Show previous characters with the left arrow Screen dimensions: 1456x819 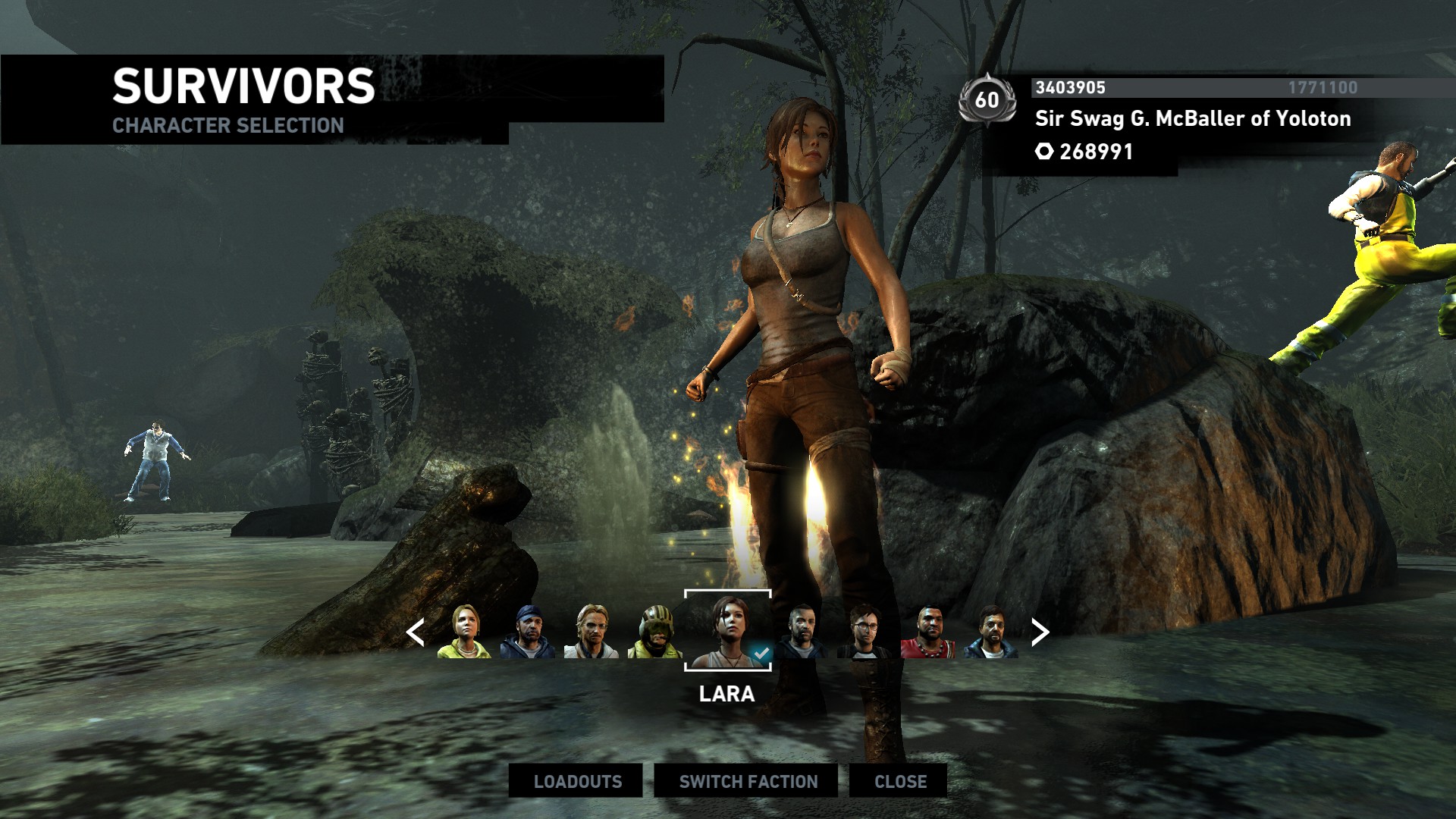click(x=415, y=632)
